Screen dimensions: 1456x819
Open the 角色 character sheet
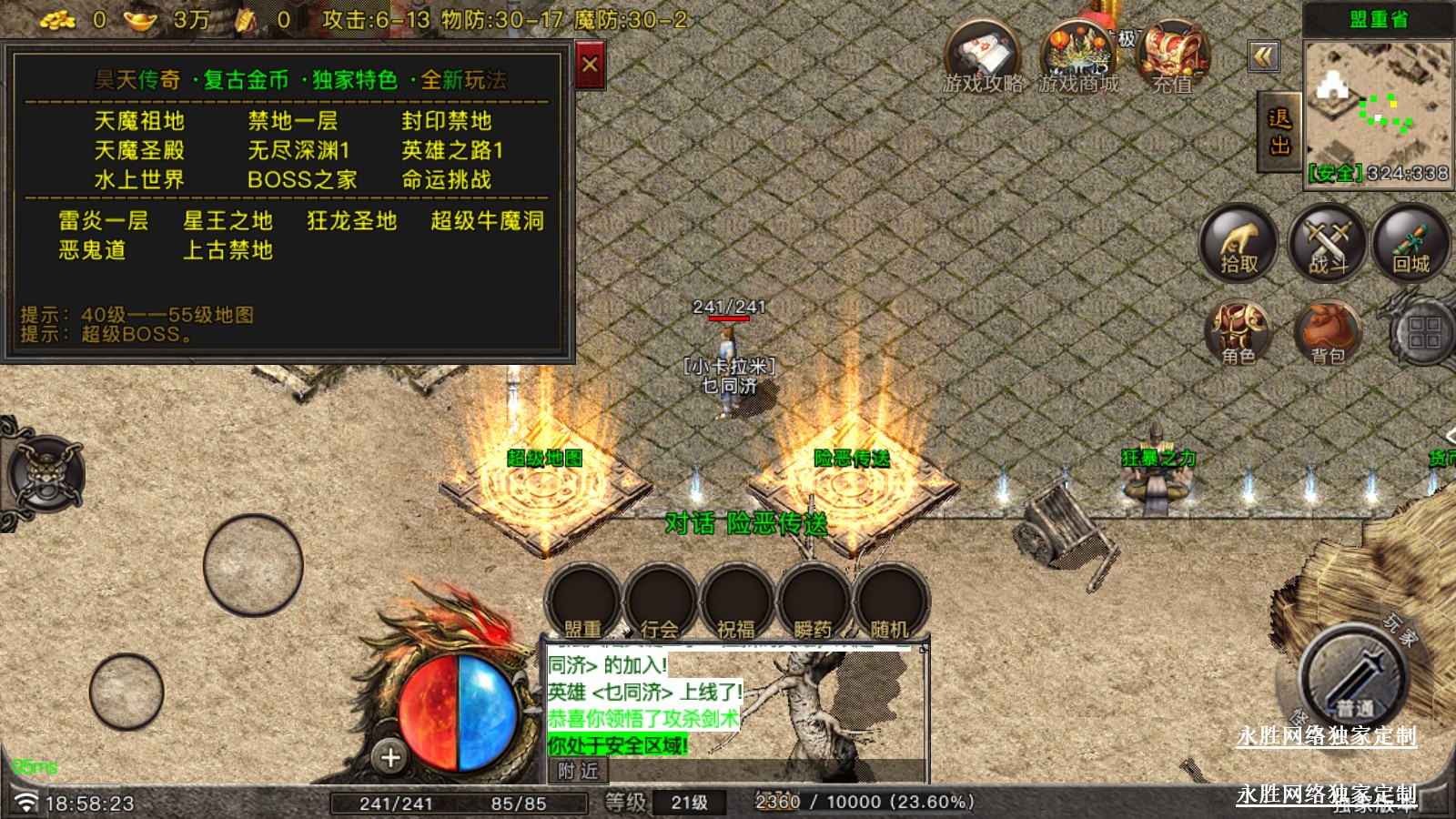tap(1238, 332)
